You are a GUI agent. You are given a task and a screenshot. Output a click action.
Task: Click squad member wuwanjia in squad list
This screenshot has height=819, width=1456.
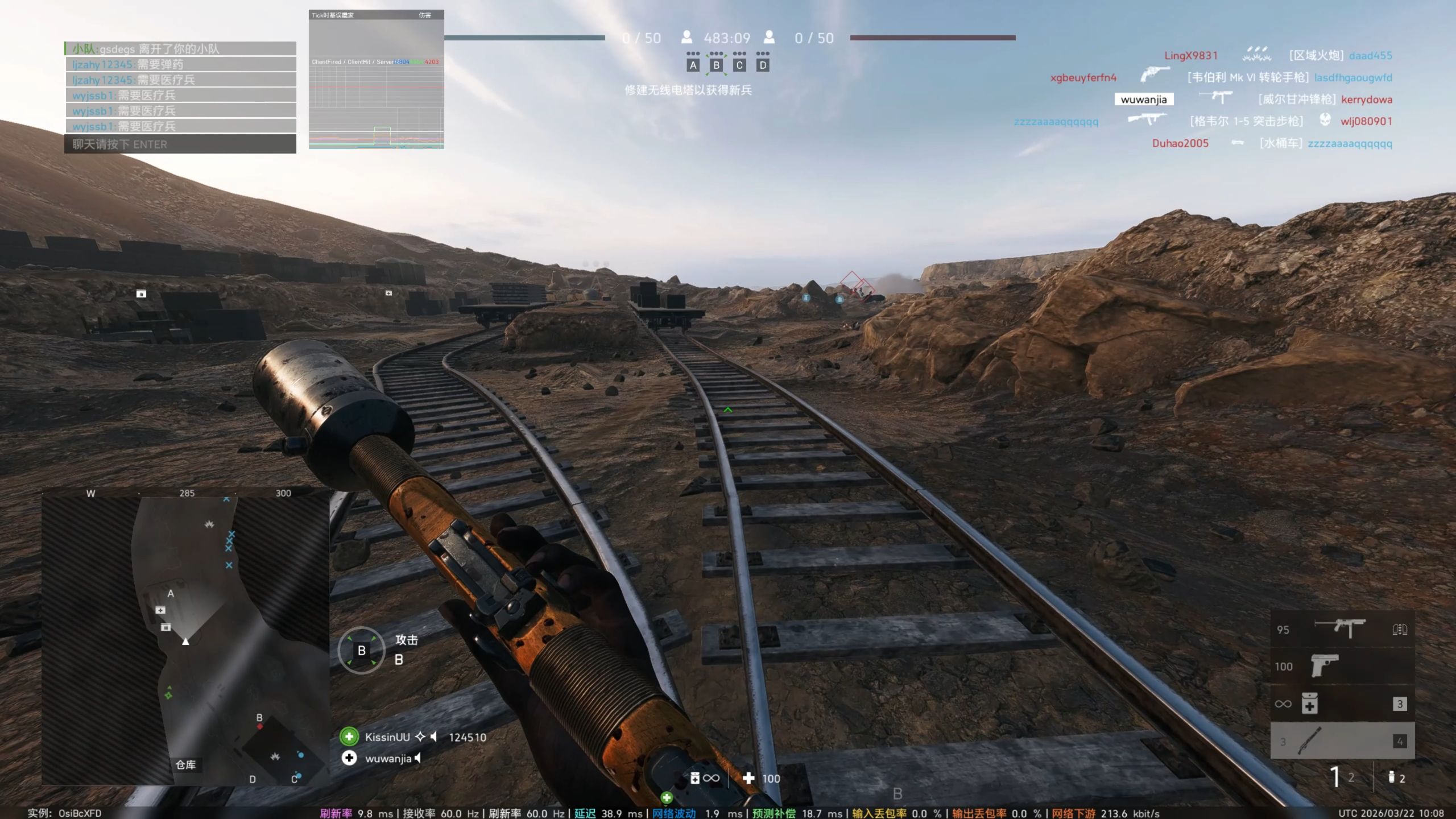tap(388, 759)
